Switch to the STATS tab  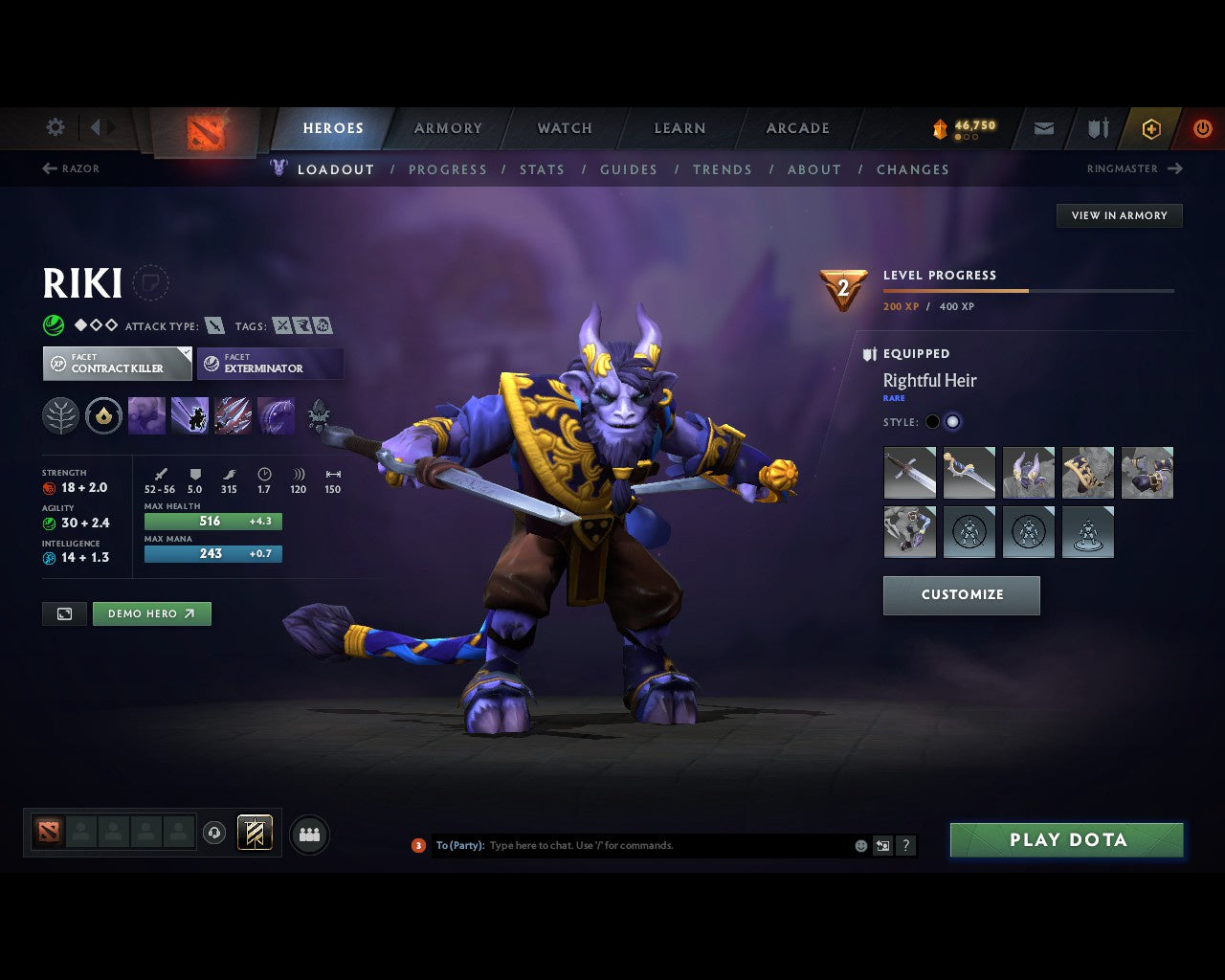(x=542, y=169)
